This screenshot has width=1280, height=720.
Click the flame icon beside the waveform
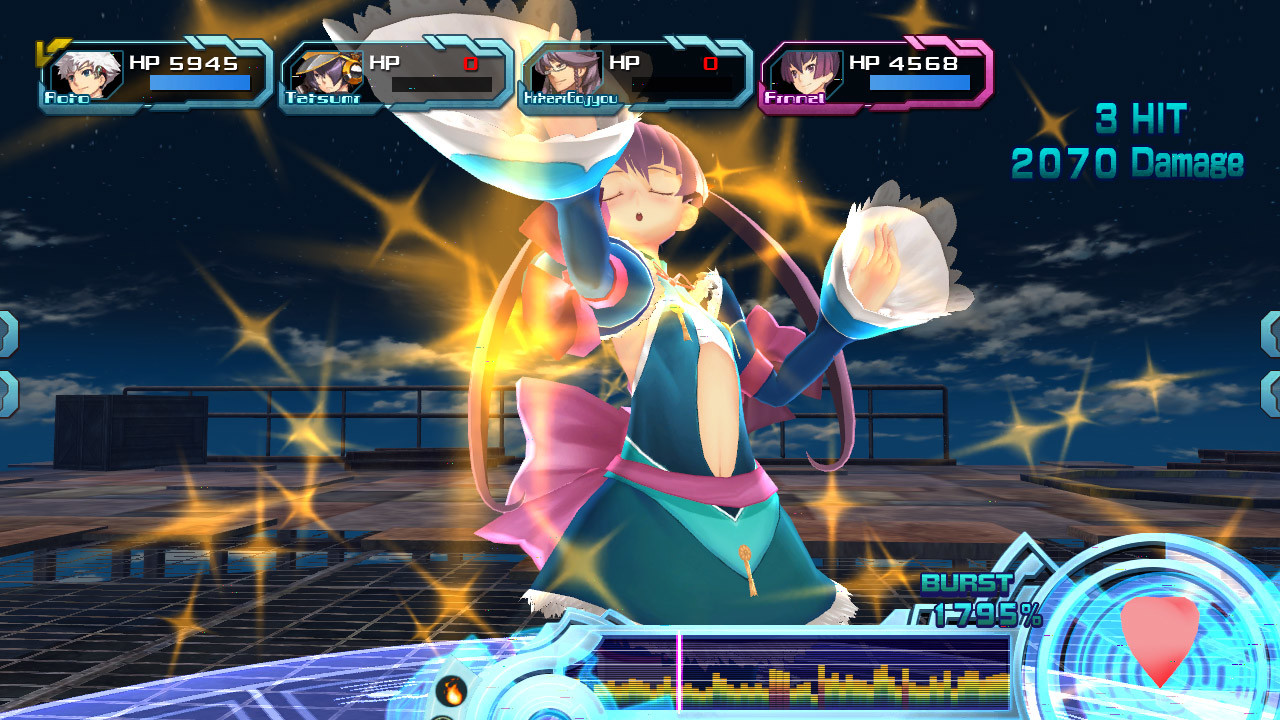(452, 689)
